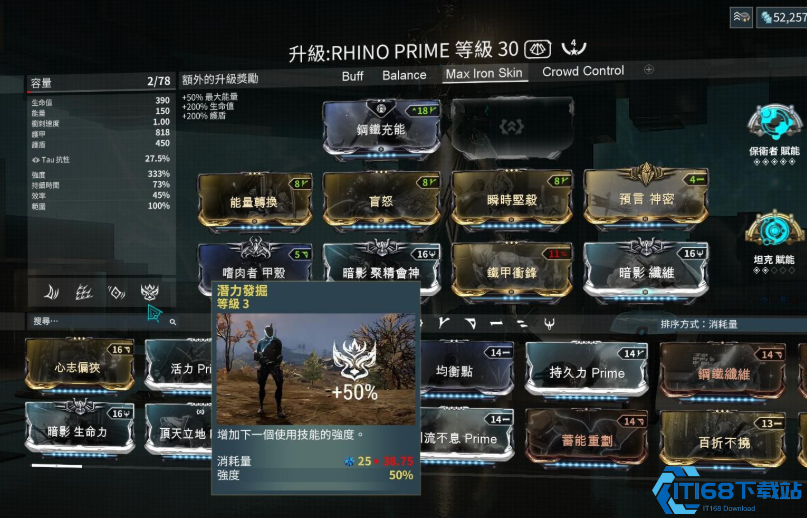Open the 坦克 賦能 arcane slot
This screenshot has width=807, height=518.
[x=773, y=235]
